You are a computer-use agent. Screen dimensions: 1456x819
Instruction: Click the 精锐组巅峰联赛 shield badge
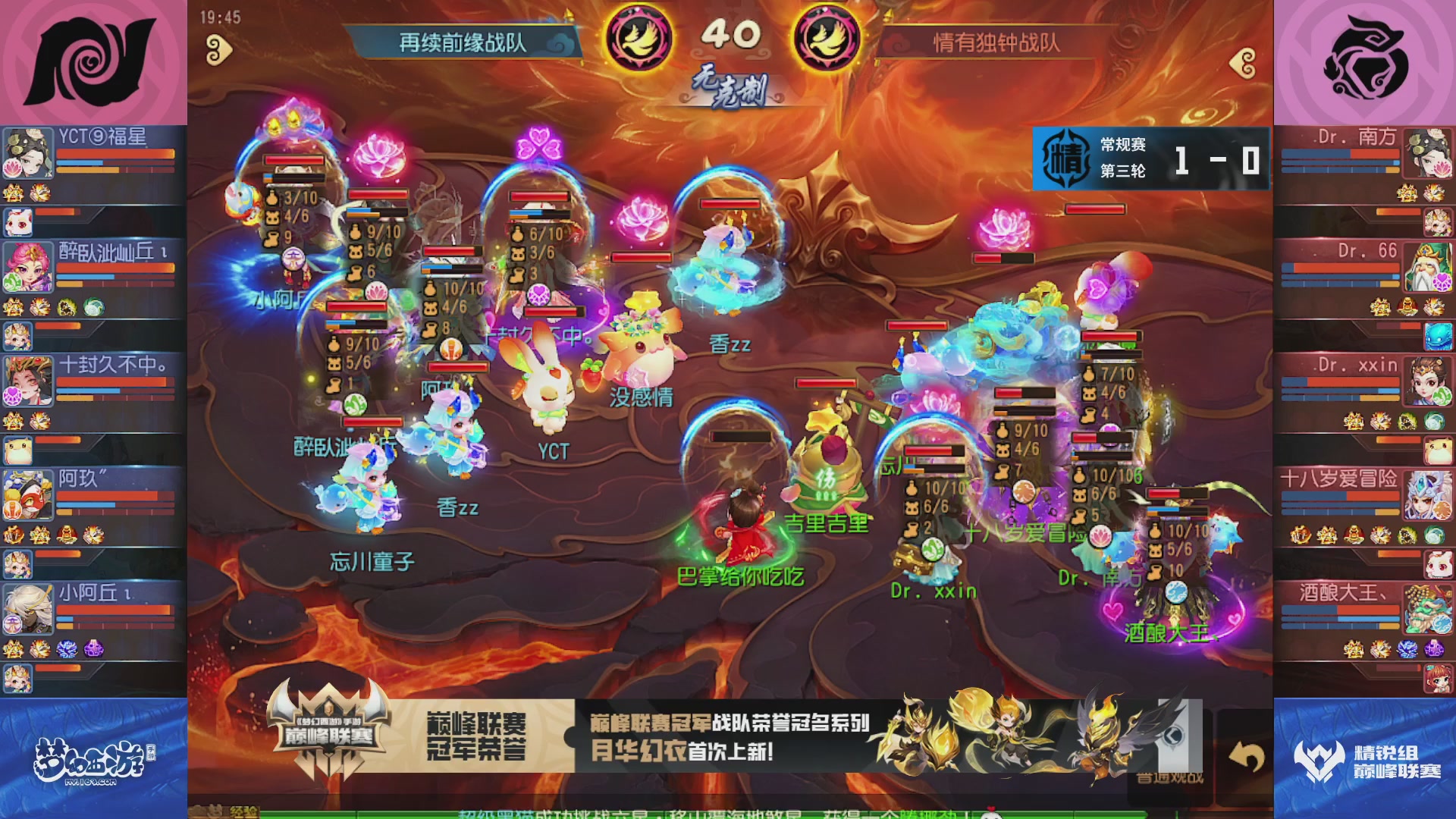(x=1320, y=758)
